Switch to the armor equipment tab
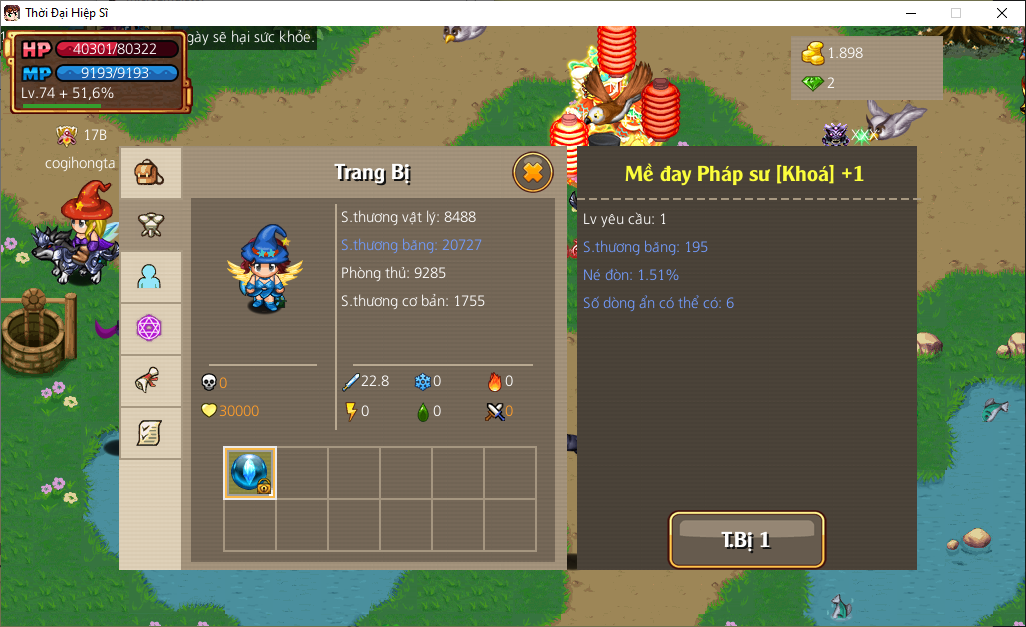1026x627 pixels. pyautogui.click(x=150, y=226)
